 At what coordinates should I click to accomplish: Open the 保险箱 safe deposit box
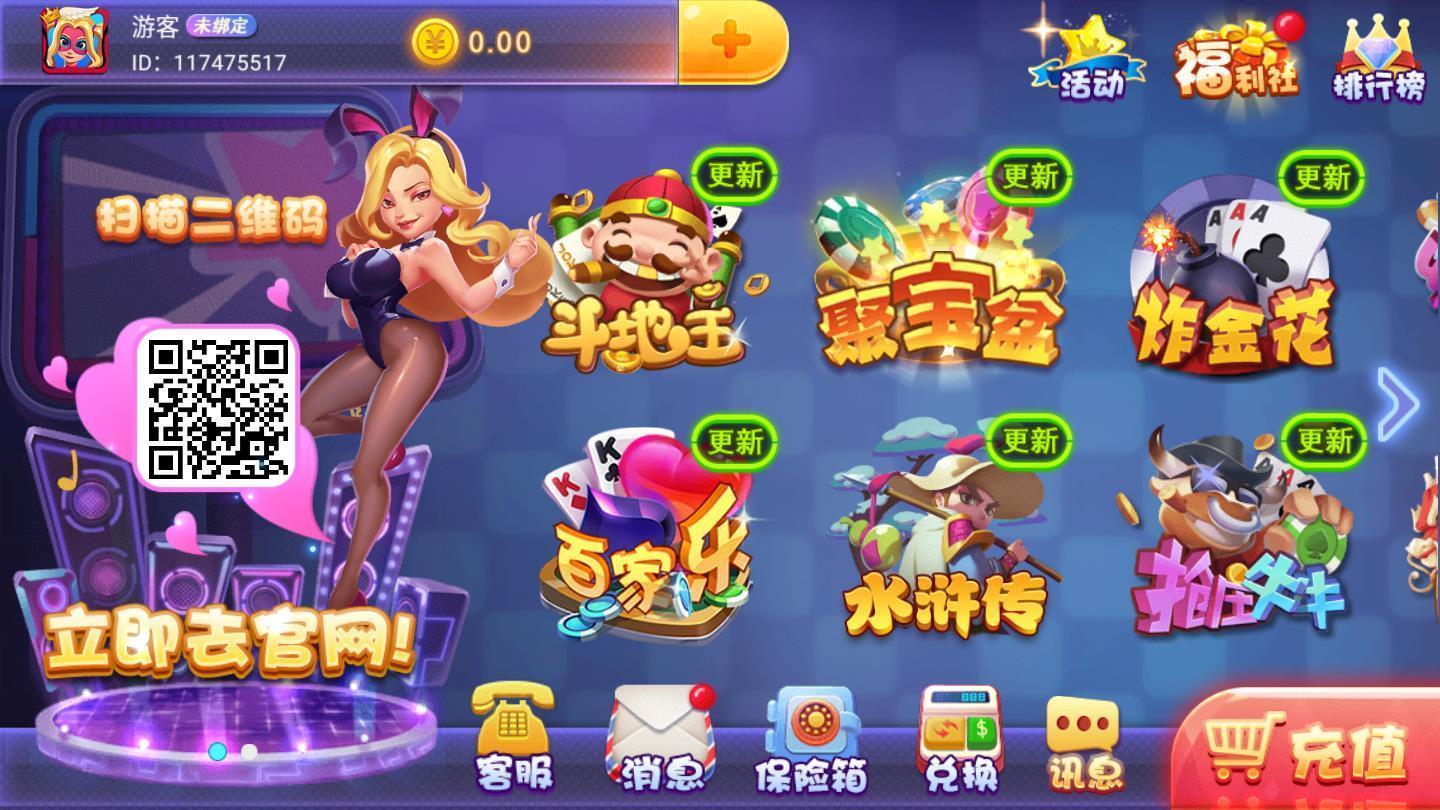810,740
